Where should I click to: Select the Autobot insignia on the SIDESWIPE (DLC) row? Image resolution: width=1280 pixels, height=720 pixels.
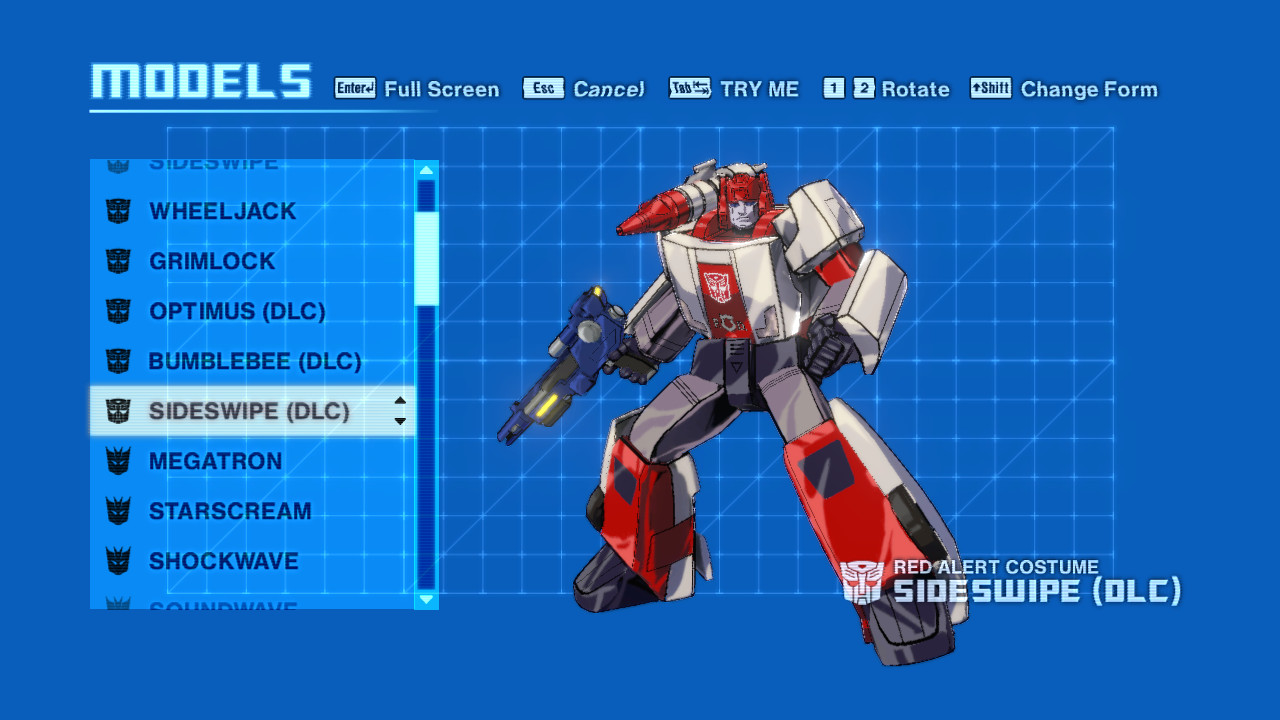point(120,411)
